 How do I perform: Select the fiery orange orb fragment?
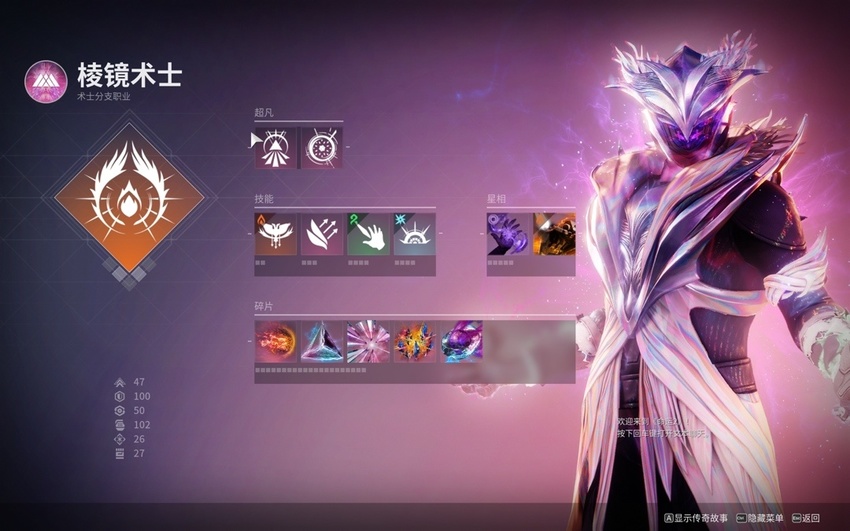tap(275, 342)
